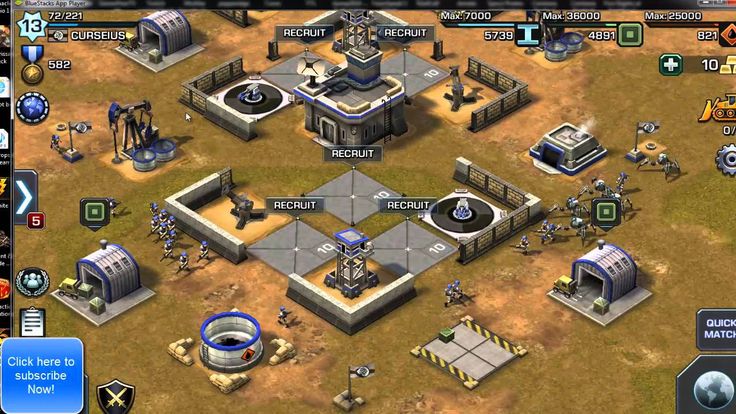Viewport: 736px width, 414px height.
Task: Open the clipboard missions icon
Action: pyautogui.click(x=33, y=322)
